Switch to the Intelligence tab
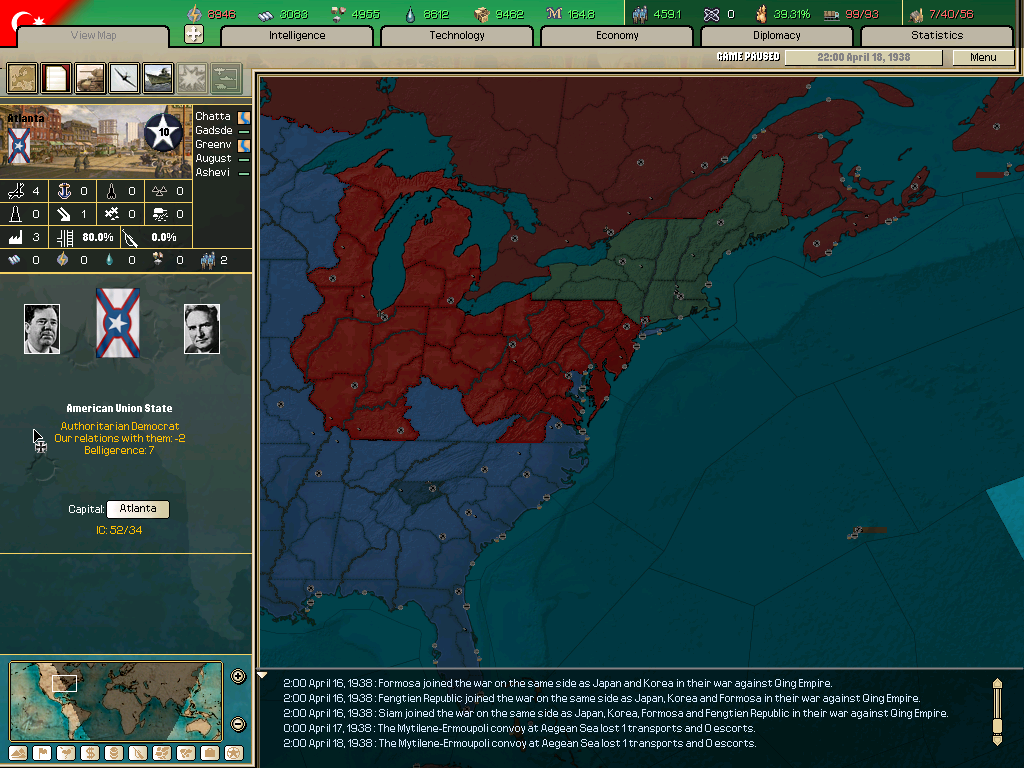The image size is (1024, 768). (x=297, y=36)
